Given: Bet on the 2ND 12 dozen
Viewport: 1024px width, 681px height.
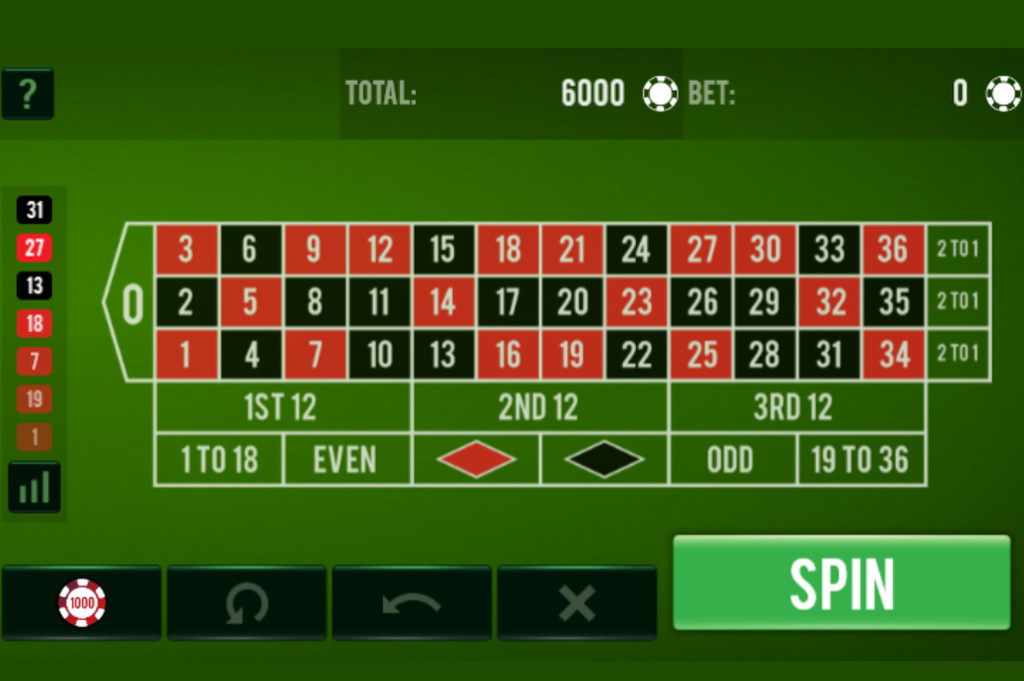Looking at the screenshot, I should coord(539,407).
